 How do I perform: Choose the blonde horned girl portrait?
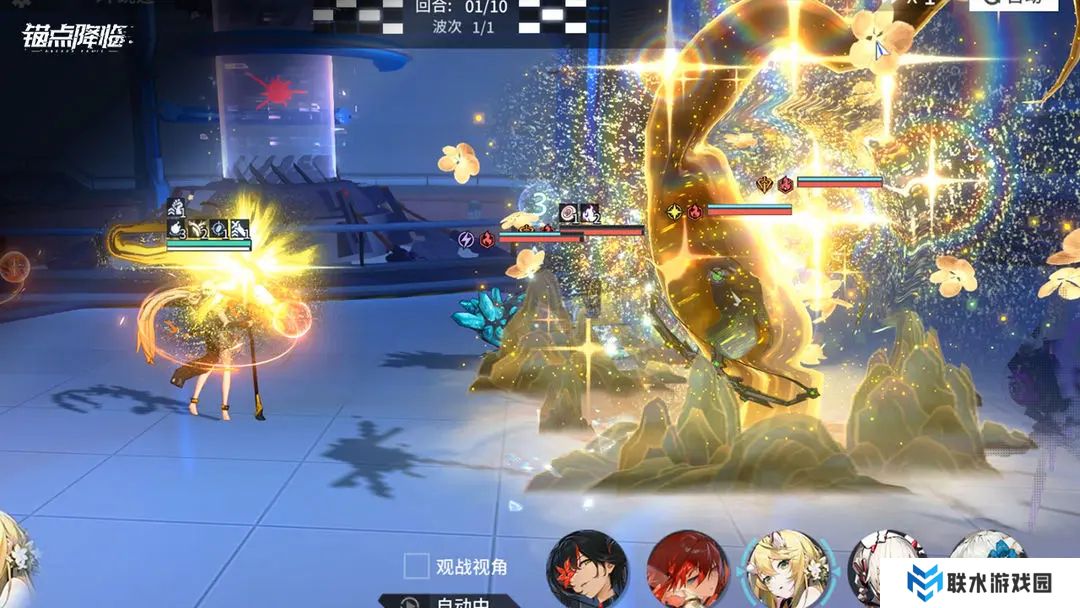pos(785,571)
